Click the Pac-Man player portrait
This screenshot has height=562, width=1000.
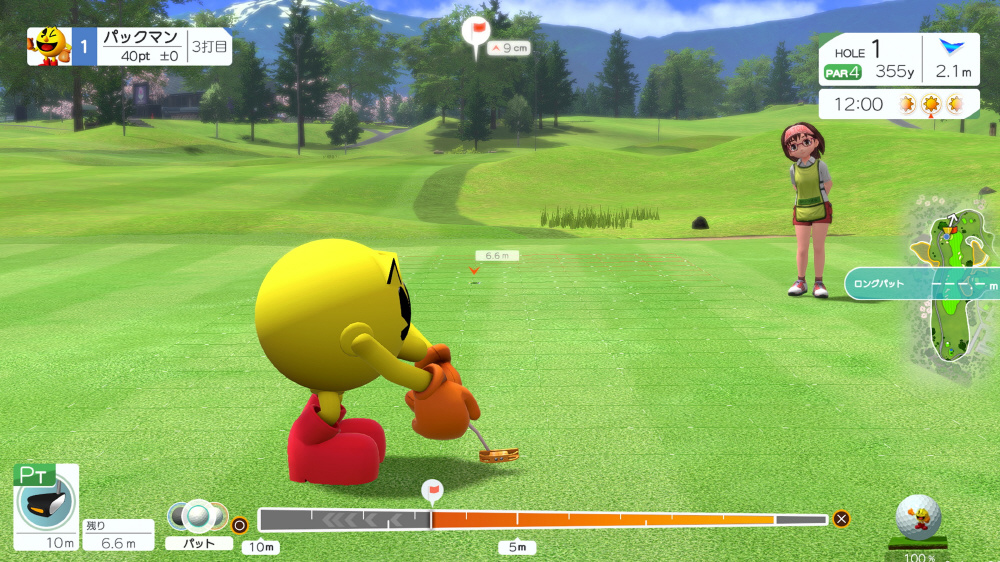coord(48,46)
